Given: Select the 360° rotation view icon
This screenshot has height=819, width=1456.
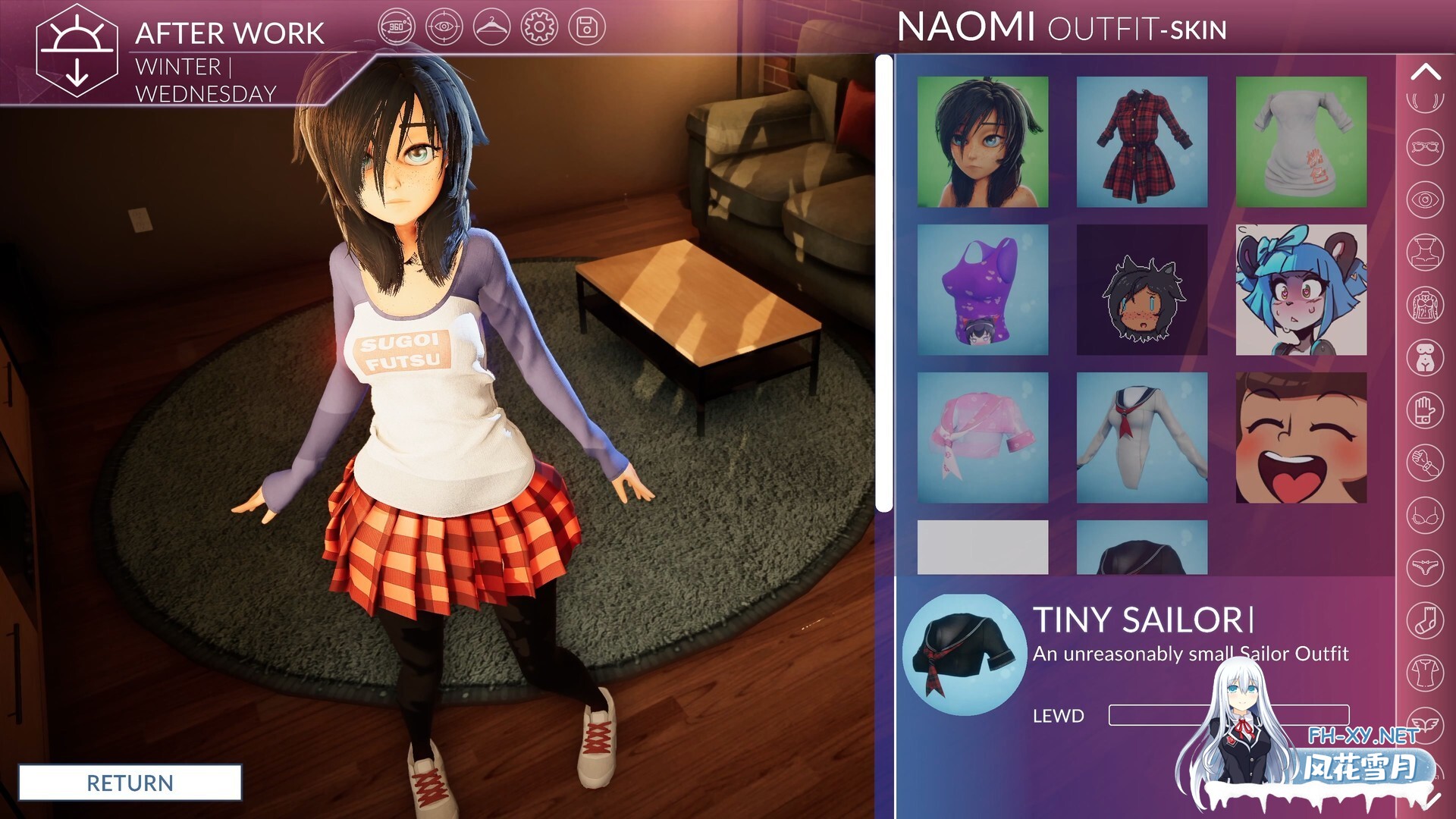Looking at the screenshot, I should click(398, 27).
